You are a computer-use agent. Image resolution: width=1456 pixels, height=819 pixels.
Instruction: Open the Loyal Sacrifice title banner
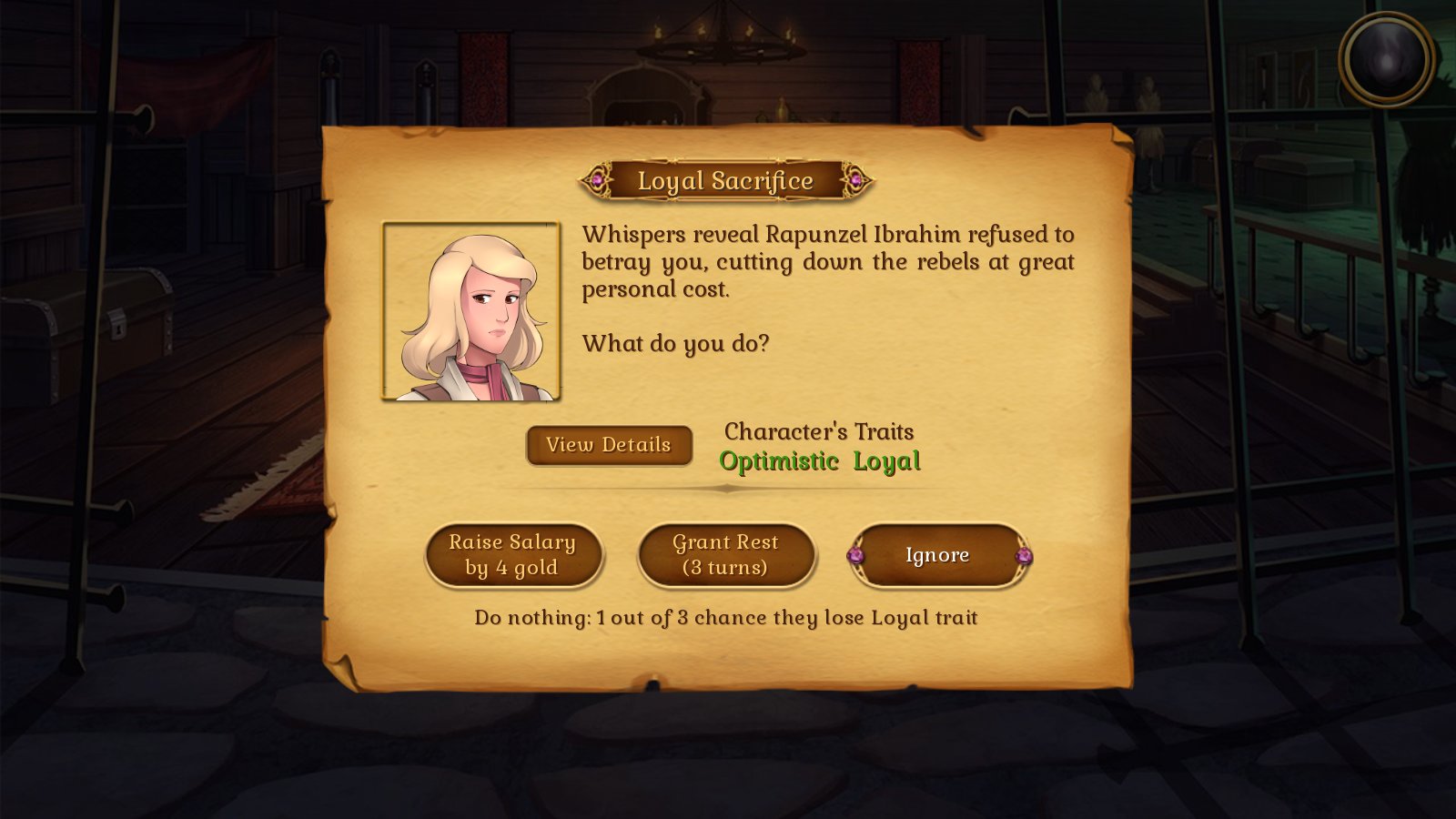726,180
